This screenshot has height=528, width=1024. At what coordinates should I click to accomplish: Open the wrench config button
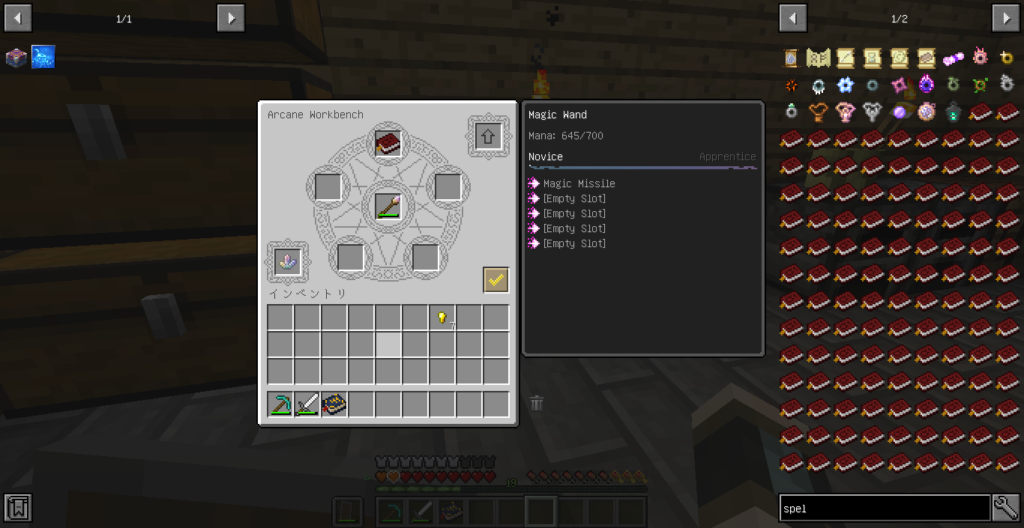point(1006,508)
